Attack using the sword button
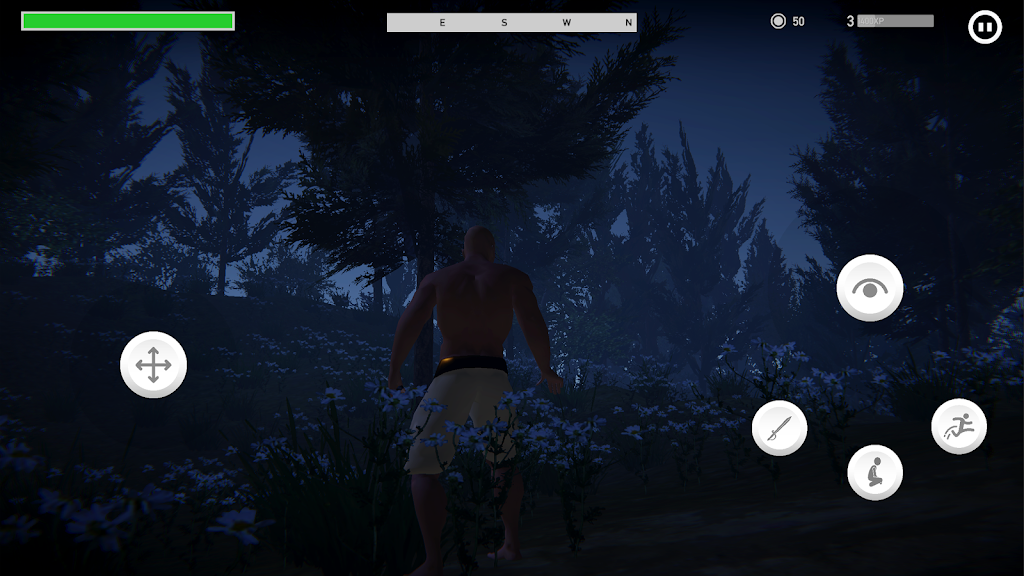Screen dimensions: 1024x576 [x=780, y=429]
